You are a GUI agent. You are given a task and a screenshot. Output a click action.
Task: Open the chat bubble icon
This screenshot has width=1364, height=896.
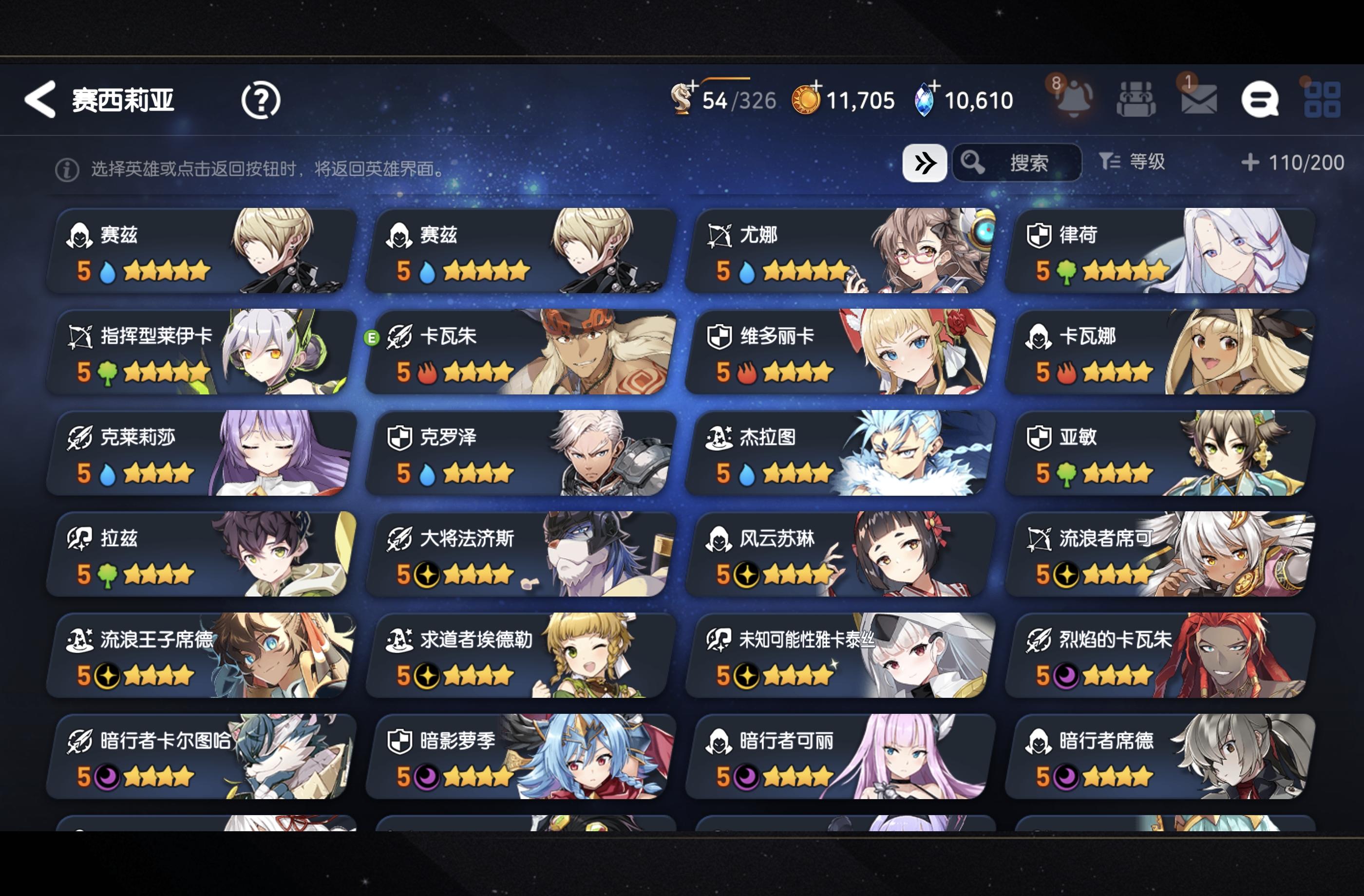pos(1261,100)
